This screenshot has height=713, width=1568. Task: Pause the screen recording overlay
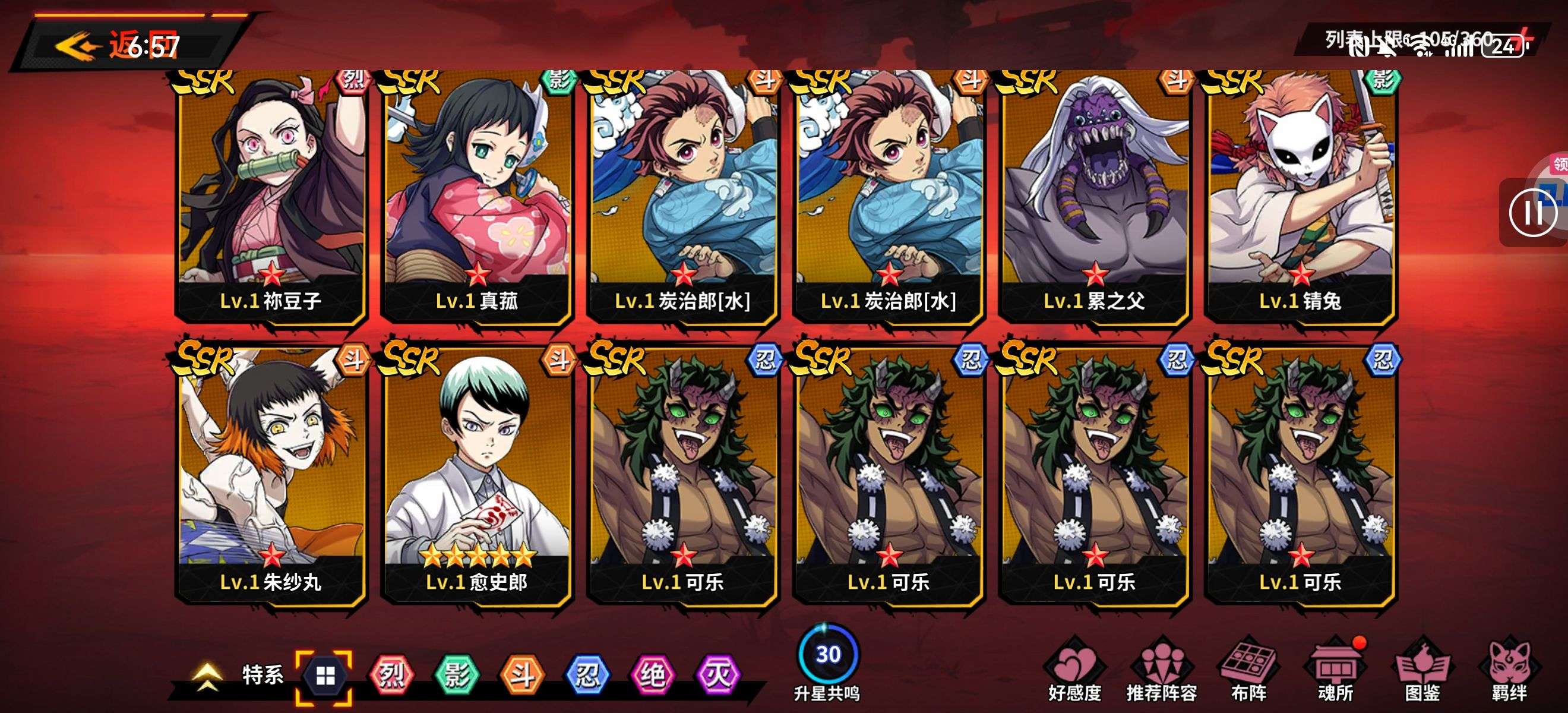(x=1532, y=213)
